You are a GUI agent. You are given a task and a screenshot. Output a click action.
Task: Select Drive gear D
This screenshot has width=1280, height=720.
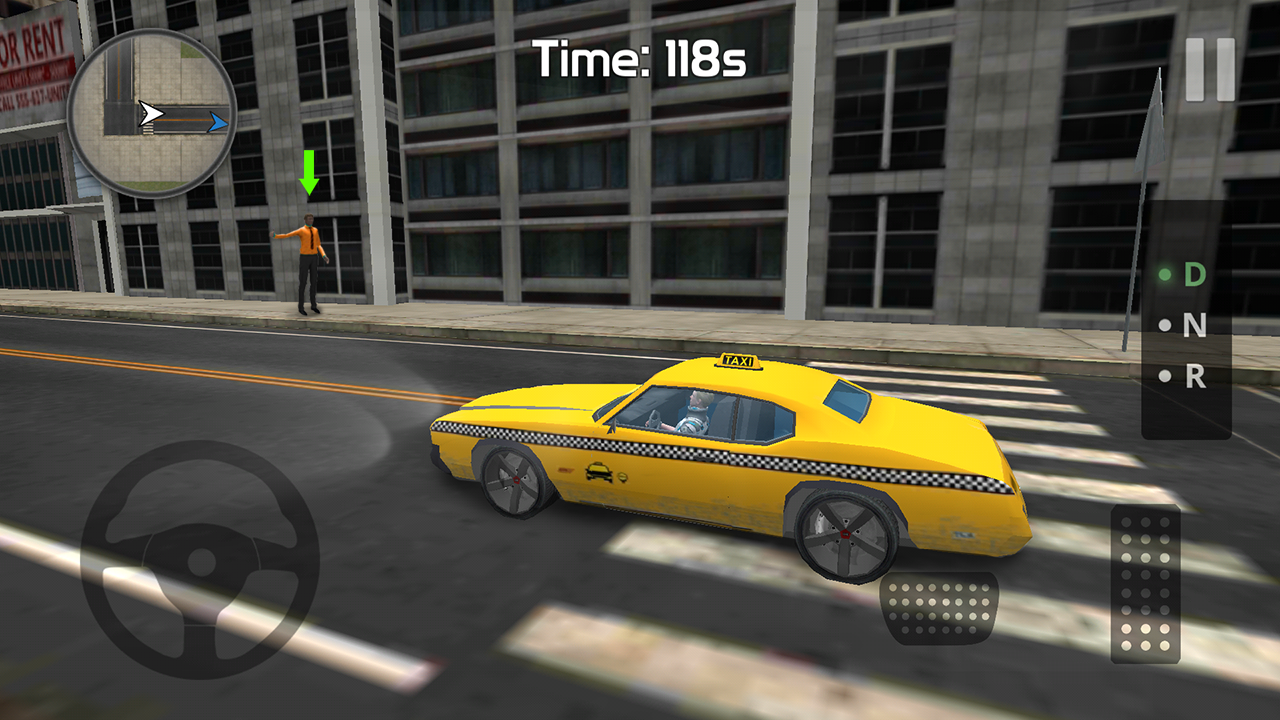(x=1193, y=271)
